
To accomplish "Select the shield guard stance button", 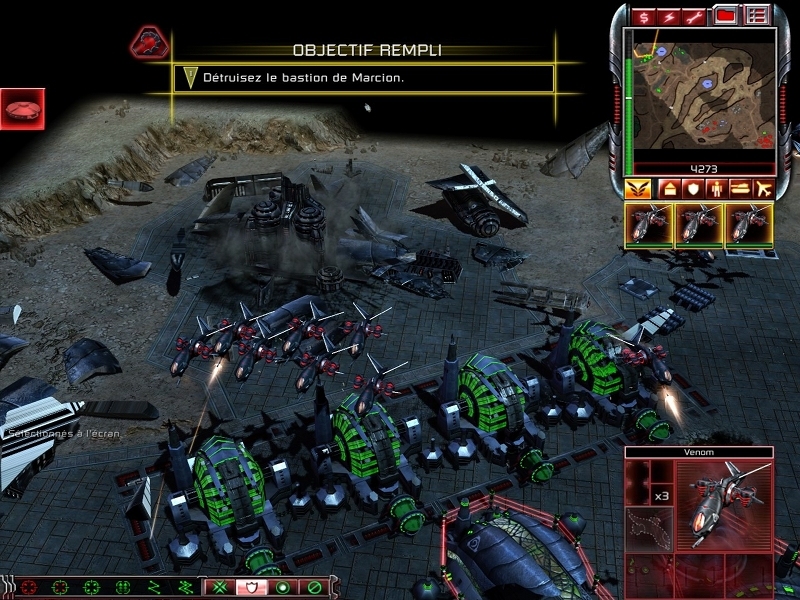I will click(252, 586).
